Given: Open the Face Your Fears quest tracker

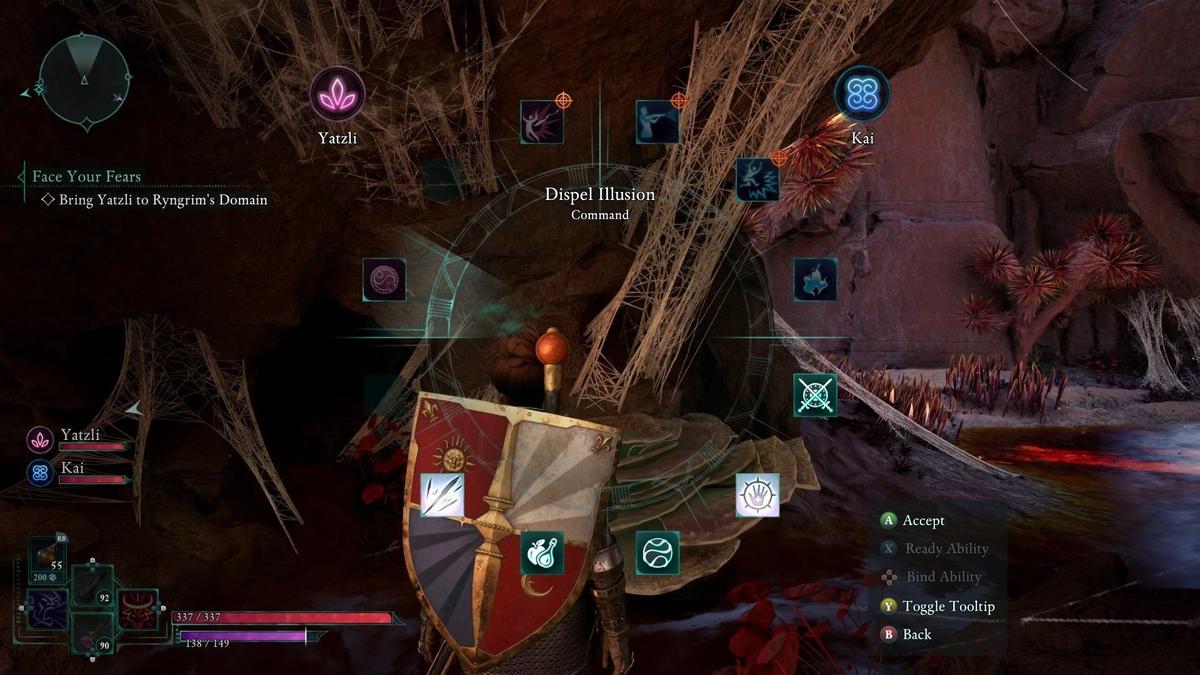Looking at the screenshot, I should click(x=87, y=177).
